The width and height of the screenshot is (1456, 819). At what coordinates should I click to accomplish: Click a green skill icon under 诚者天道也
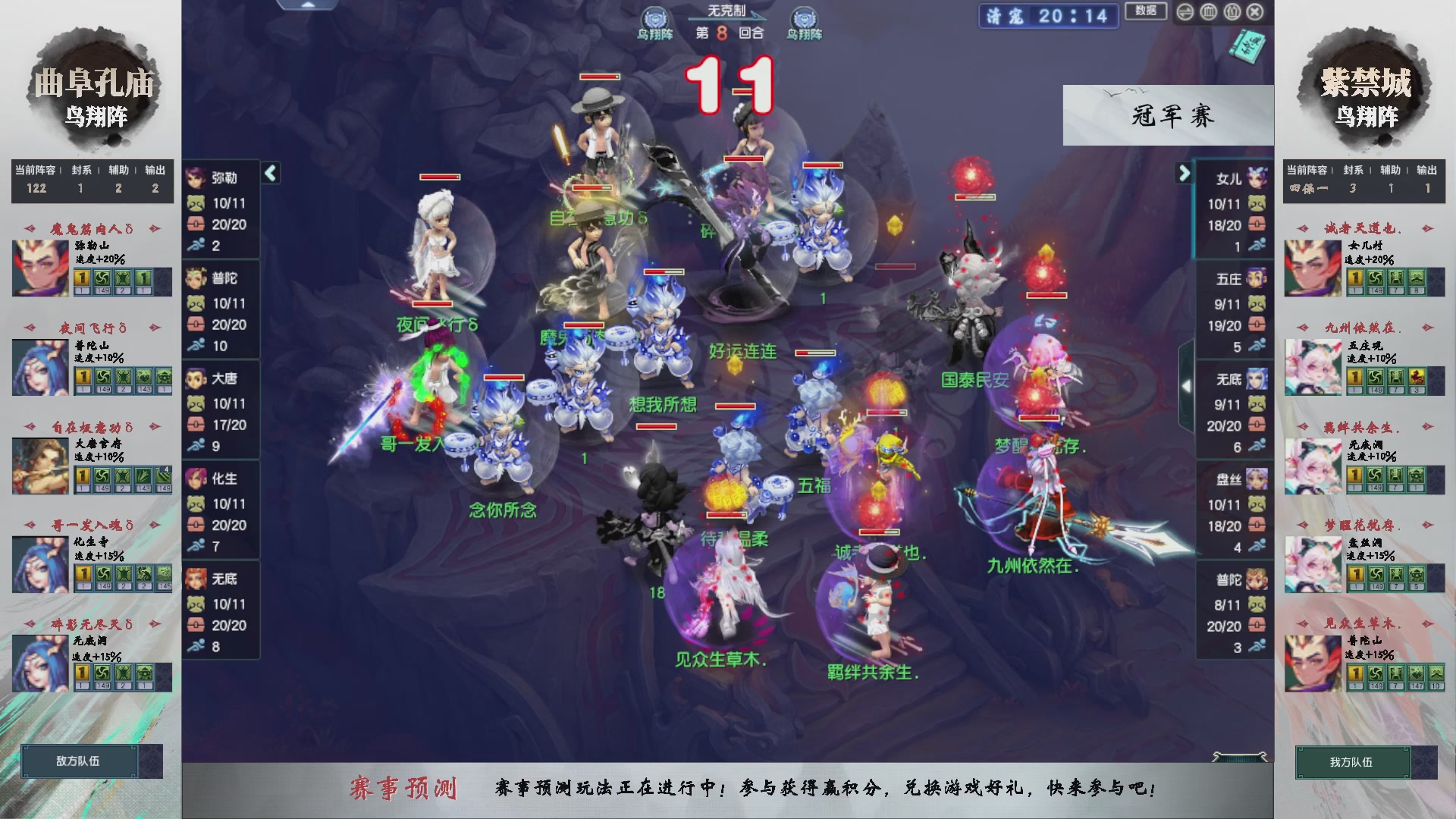[1376, 279]
